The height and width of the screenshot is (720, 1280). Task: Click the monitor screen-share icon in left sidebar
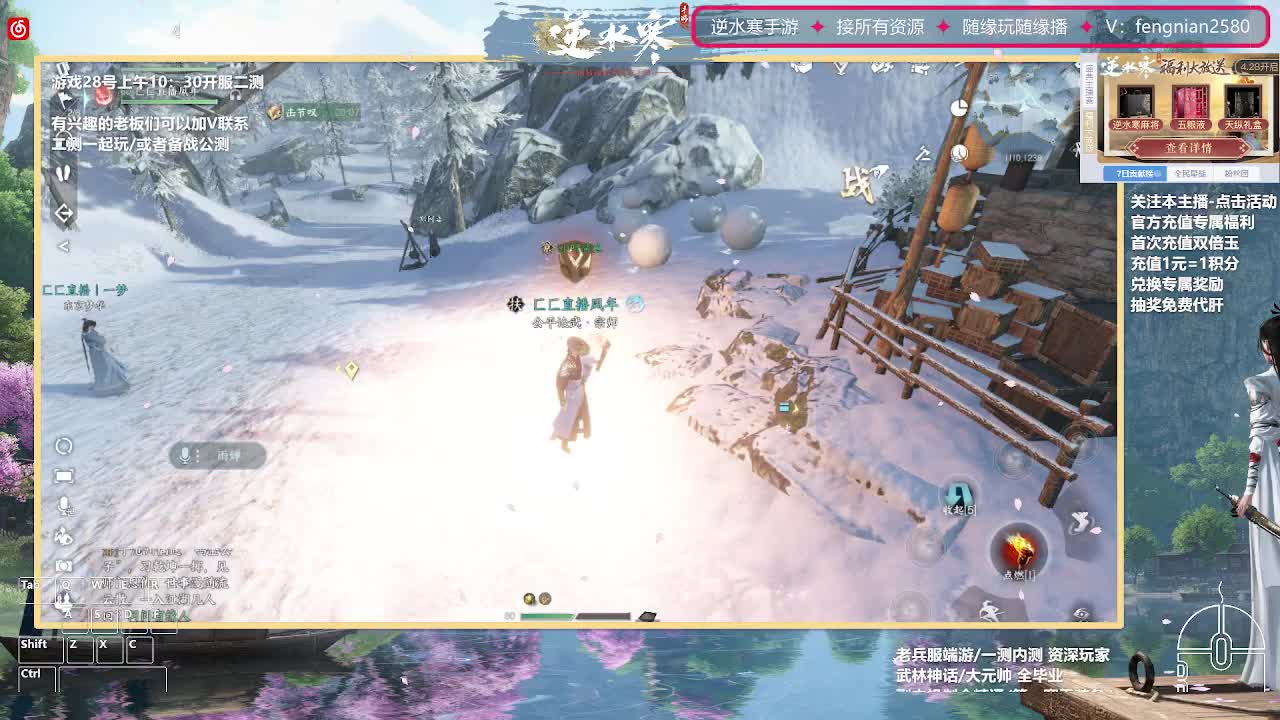tap(63, 476)
